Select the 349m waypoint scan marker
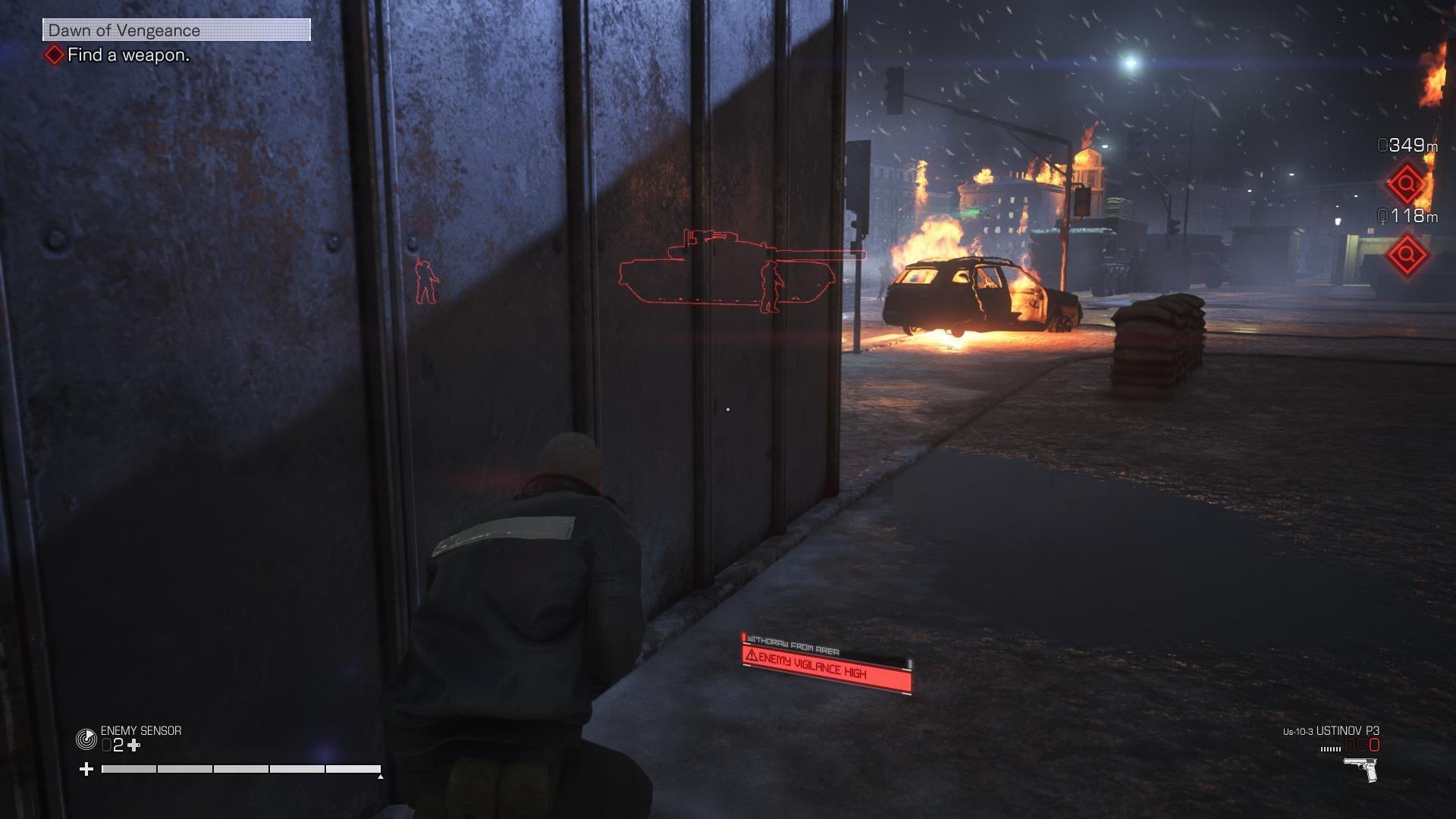This screenshot has height=819, width=1456. pyautogui.click(x=1404, y=184)
